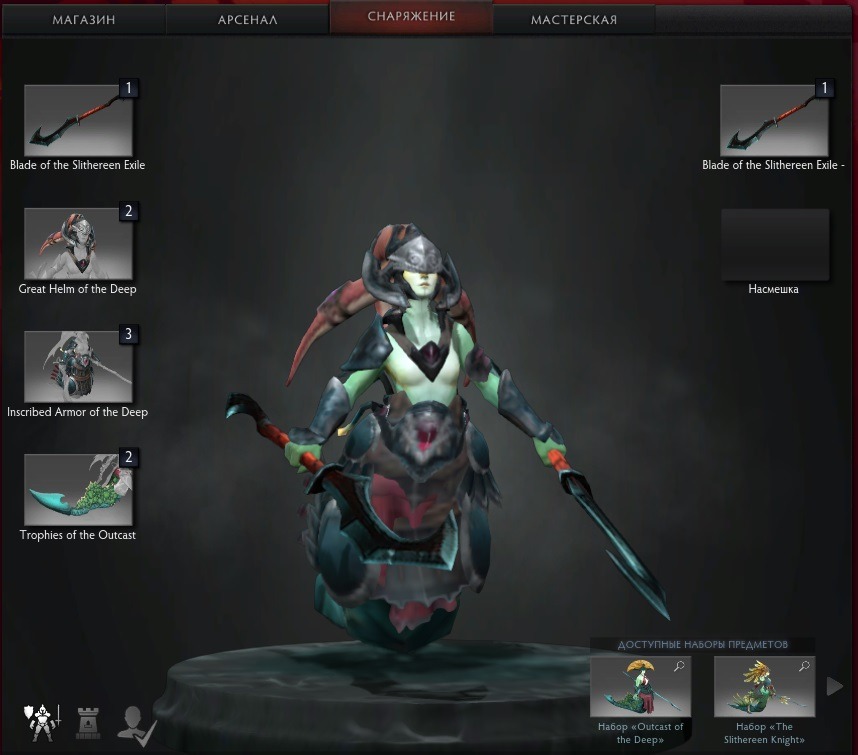
Task: Choose the Inscribed Armor of the Deep slot
Action: click(x=78, y=366)
